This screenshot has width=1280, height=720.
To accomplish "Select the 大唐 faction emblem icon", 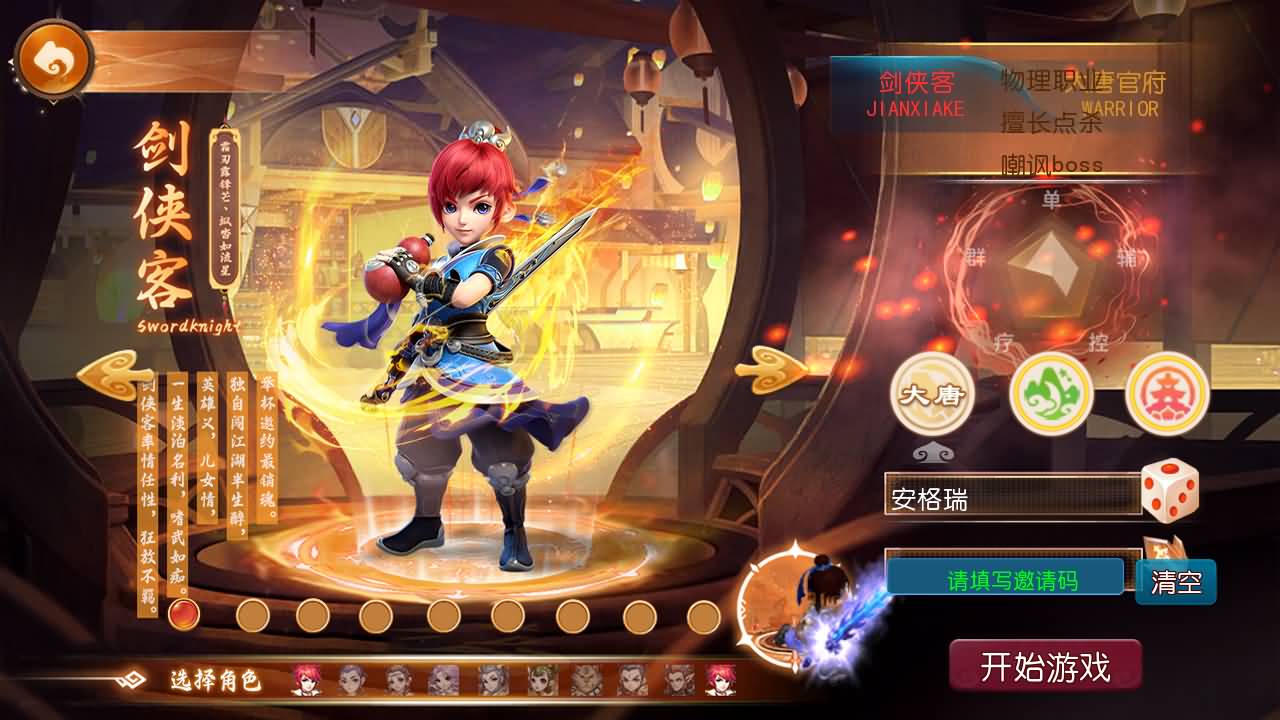I will (x=930, y=396).
